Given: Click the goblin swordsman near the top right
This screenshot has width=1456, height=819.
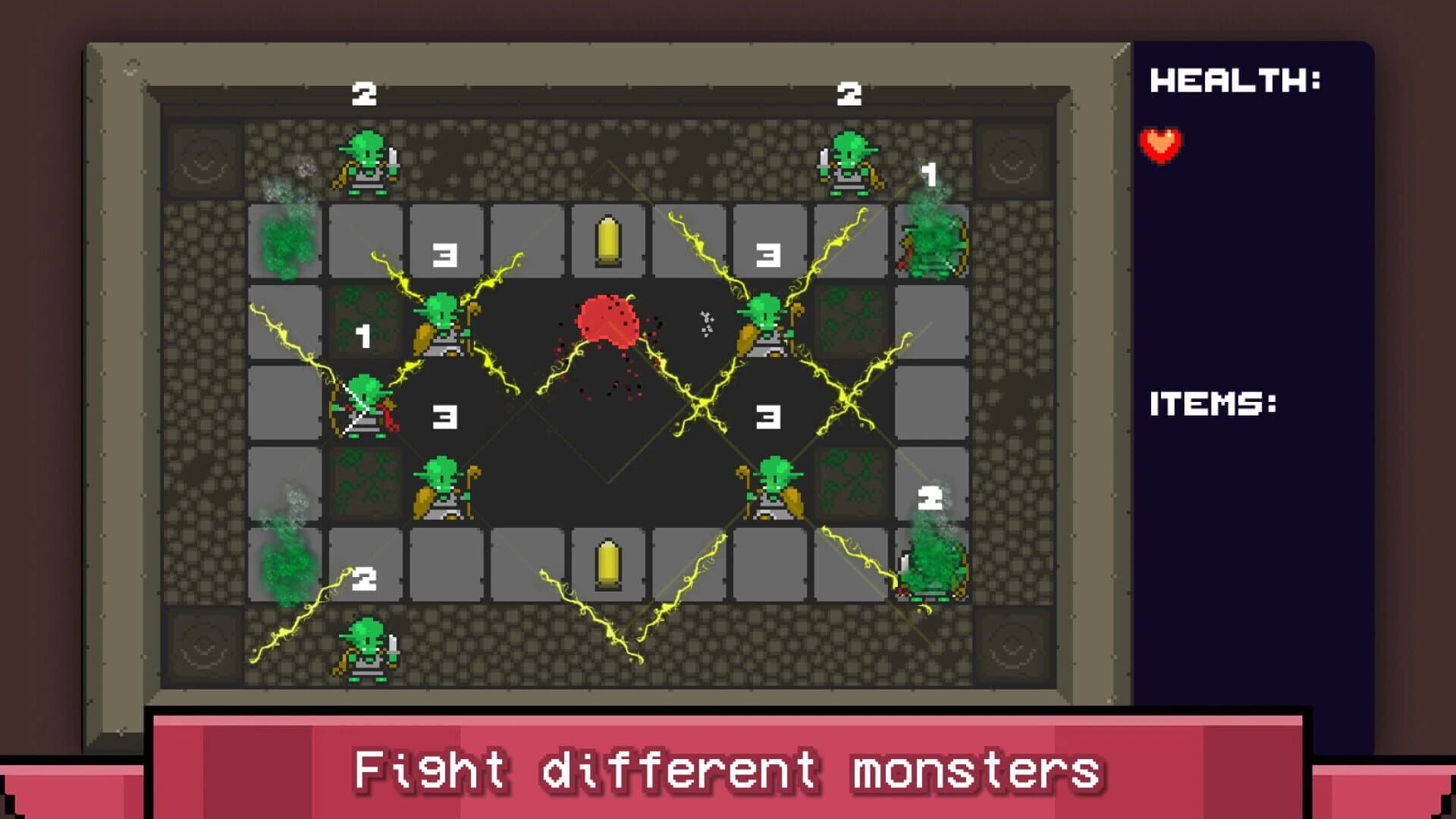Looking at the screenshot, I should (849, 162).
